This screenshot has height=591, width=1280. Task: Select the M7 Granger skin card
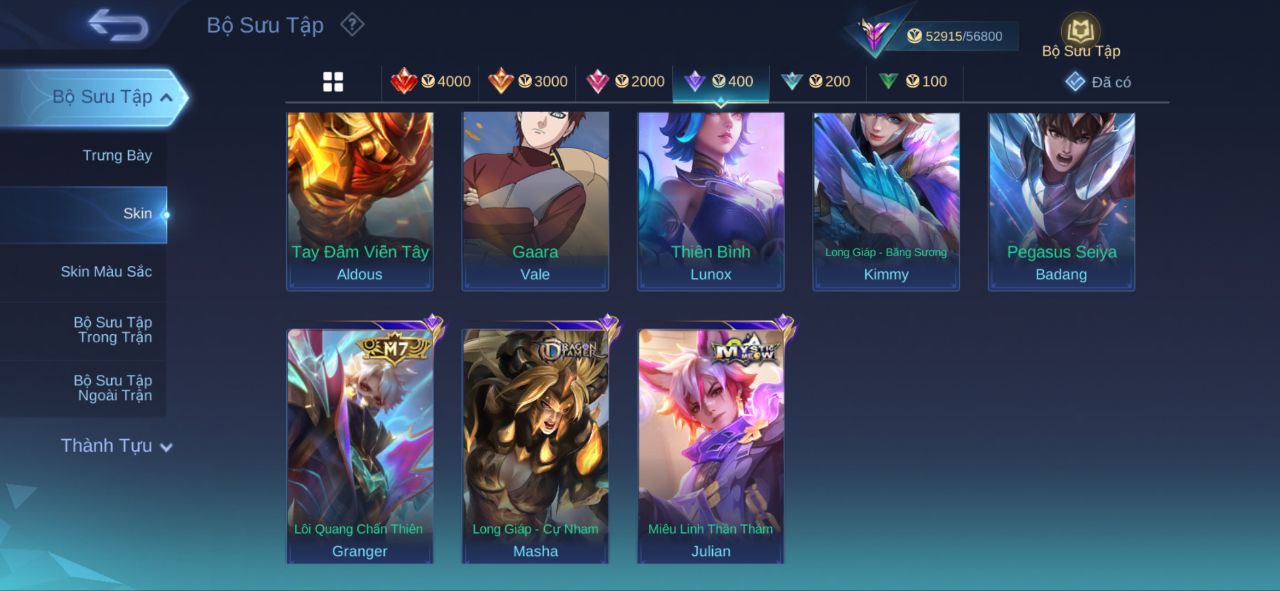click(360, 445)
